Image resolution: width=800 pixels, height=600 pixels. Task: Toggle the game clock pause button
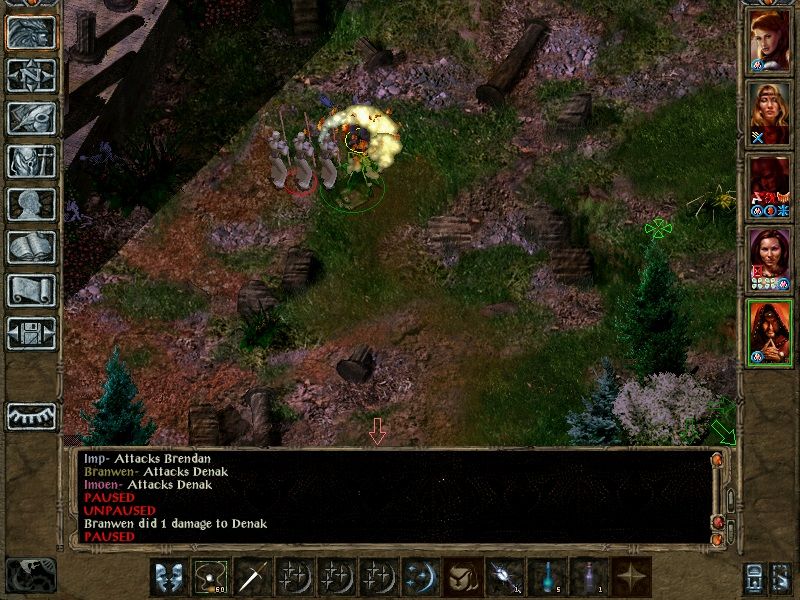click(x=30, y=575)
